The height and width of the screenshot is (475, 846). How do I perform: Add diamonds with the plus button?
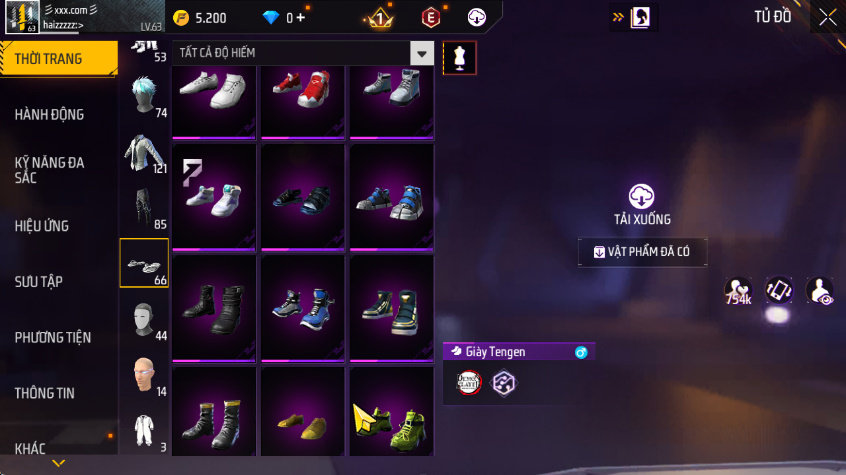point(301,17)
